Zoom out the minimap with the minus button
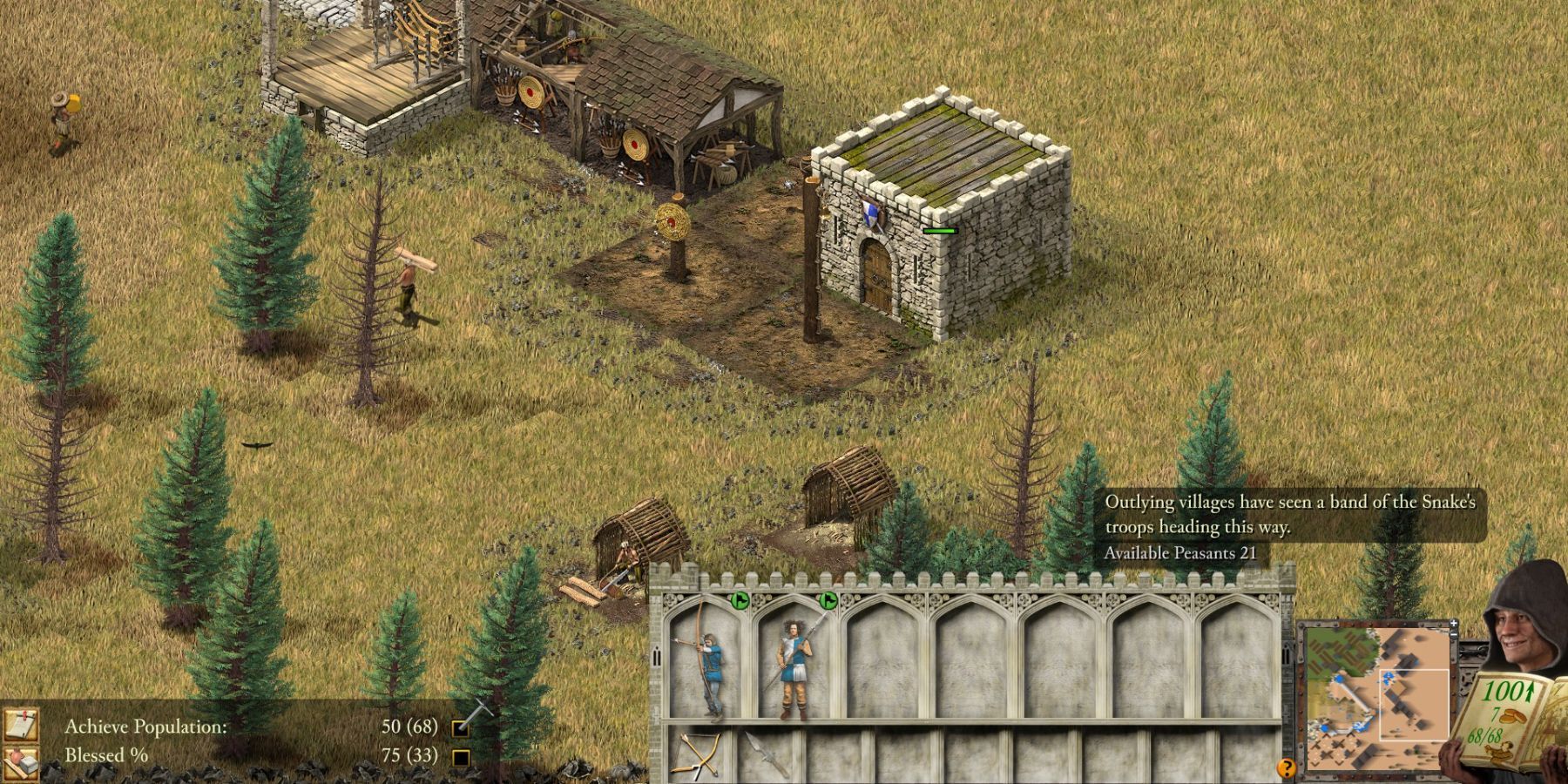The height and width of the screenshot is (784, 1568). (1453, 634)
